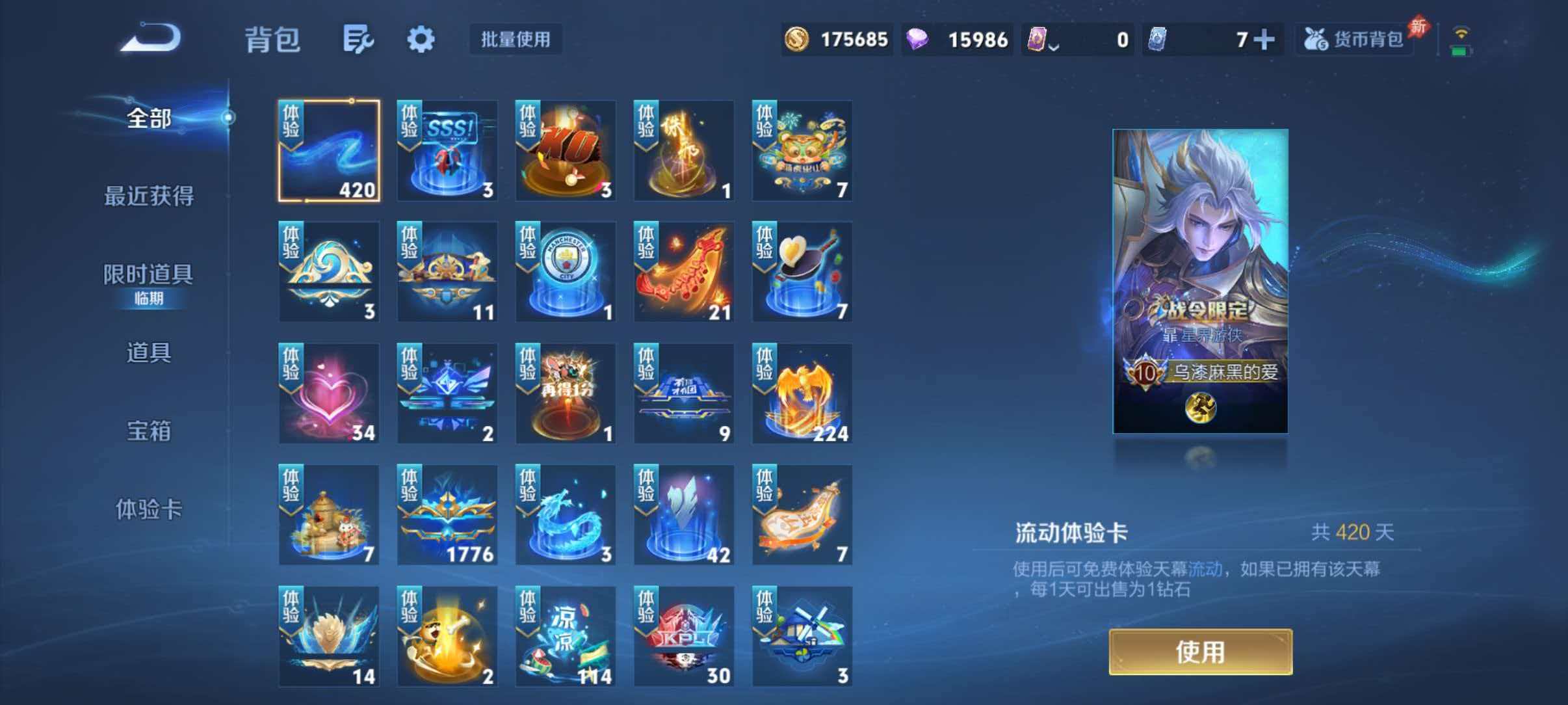
Task: Select the phoenix experience card with 224 count
Action: (x=802, y=393)
